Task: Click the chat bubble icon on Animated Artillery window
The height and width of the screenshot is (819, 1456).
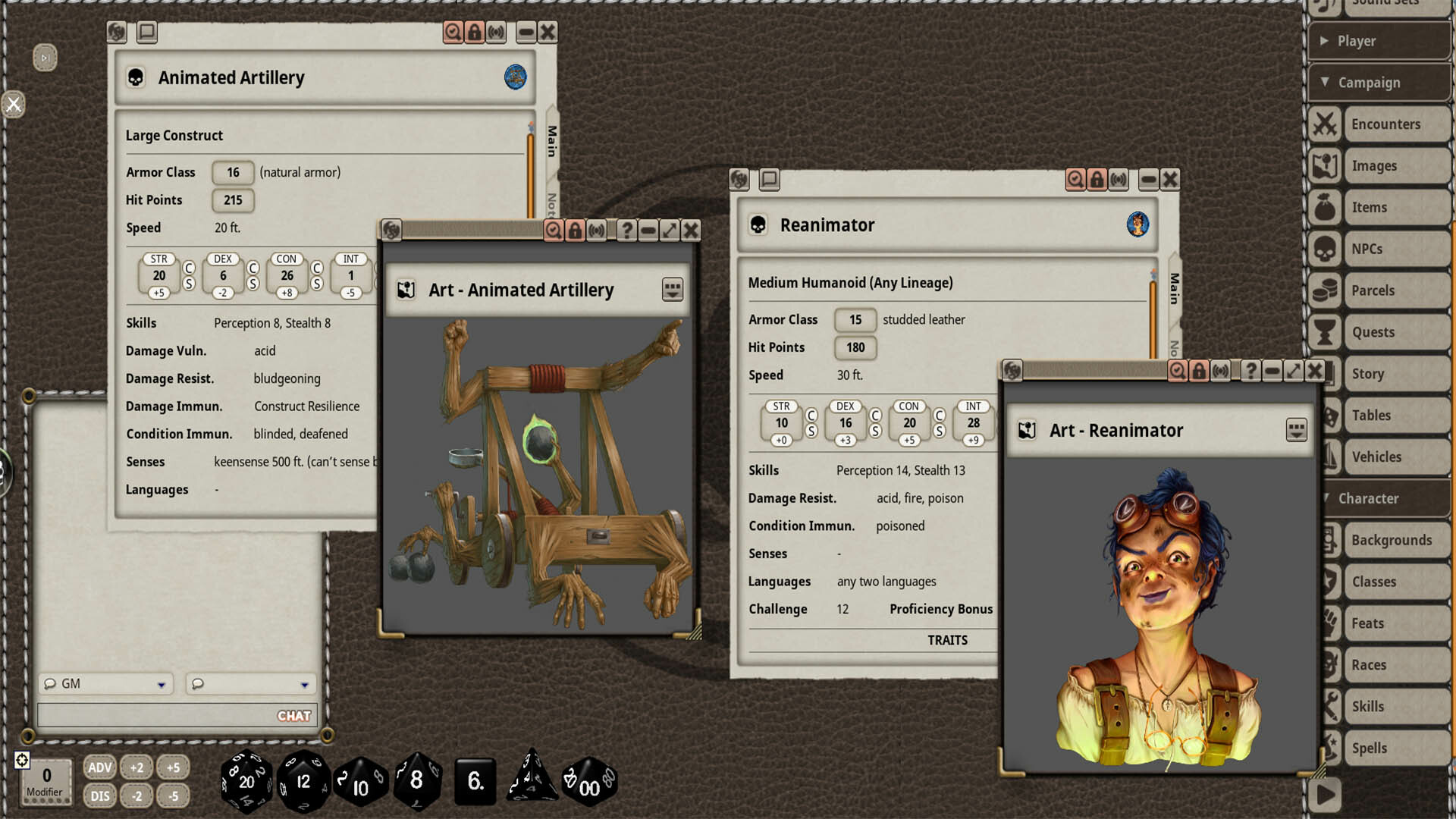Action: click(146, 33)
